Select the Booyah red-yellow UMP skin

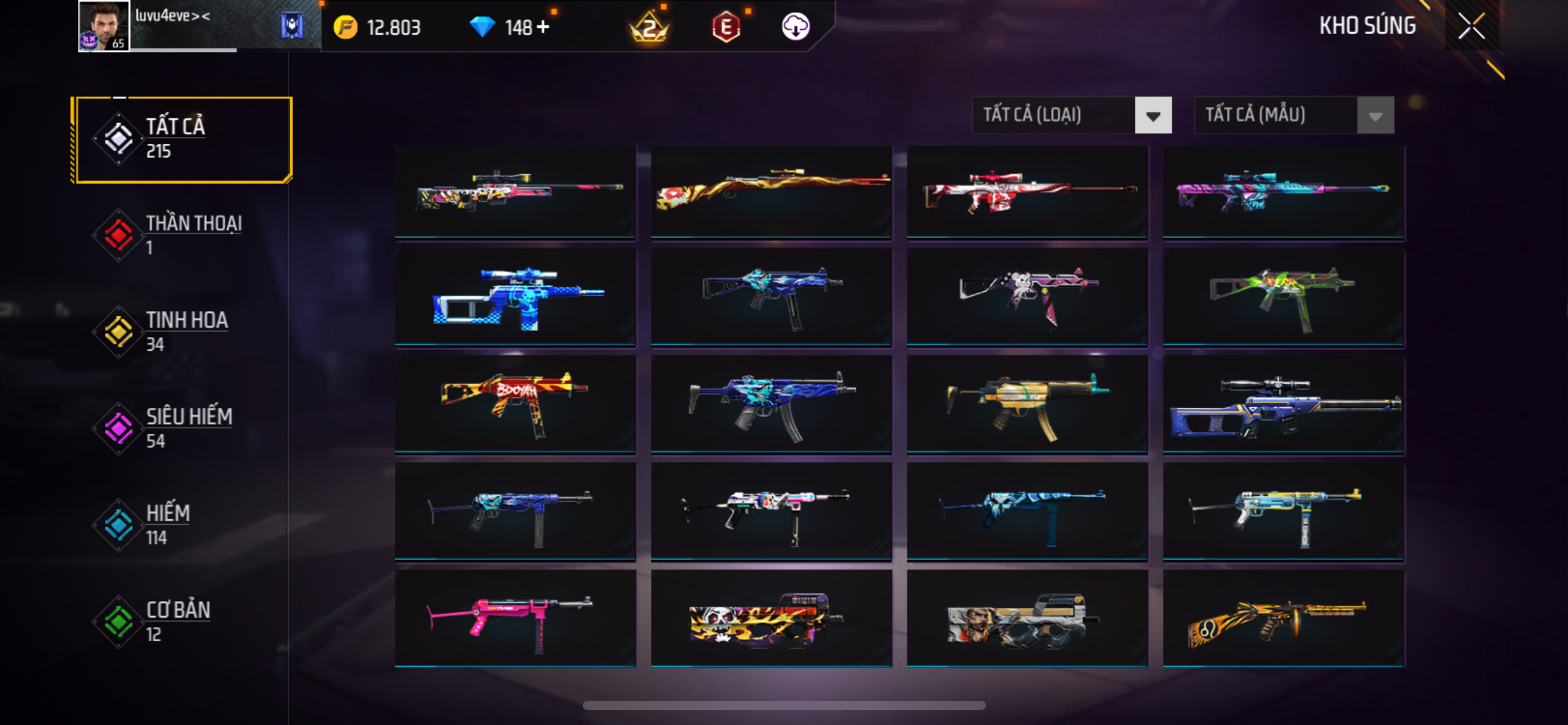pyautogui.click(x=515, y=404)
